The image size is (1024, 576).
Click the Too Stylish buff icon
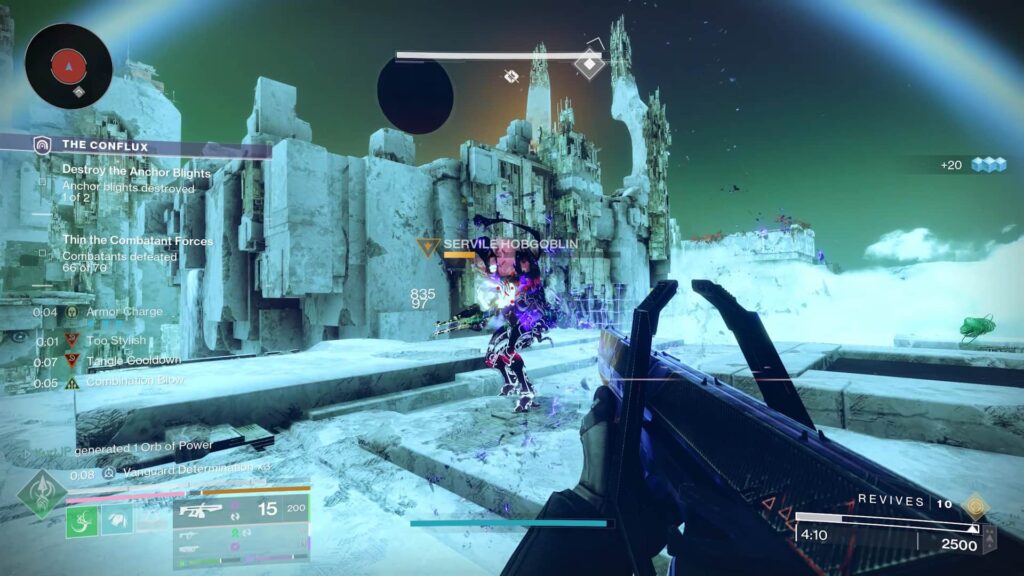[x=72, y=341]
